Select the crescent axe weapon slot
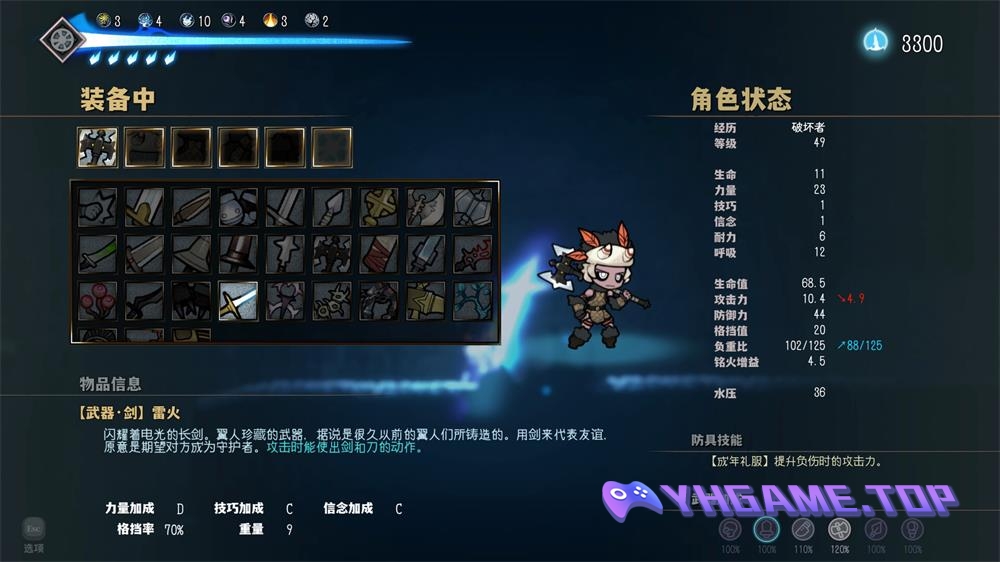Image resolution: width=1000 pixels, height=562 pixels. (426, 207)
